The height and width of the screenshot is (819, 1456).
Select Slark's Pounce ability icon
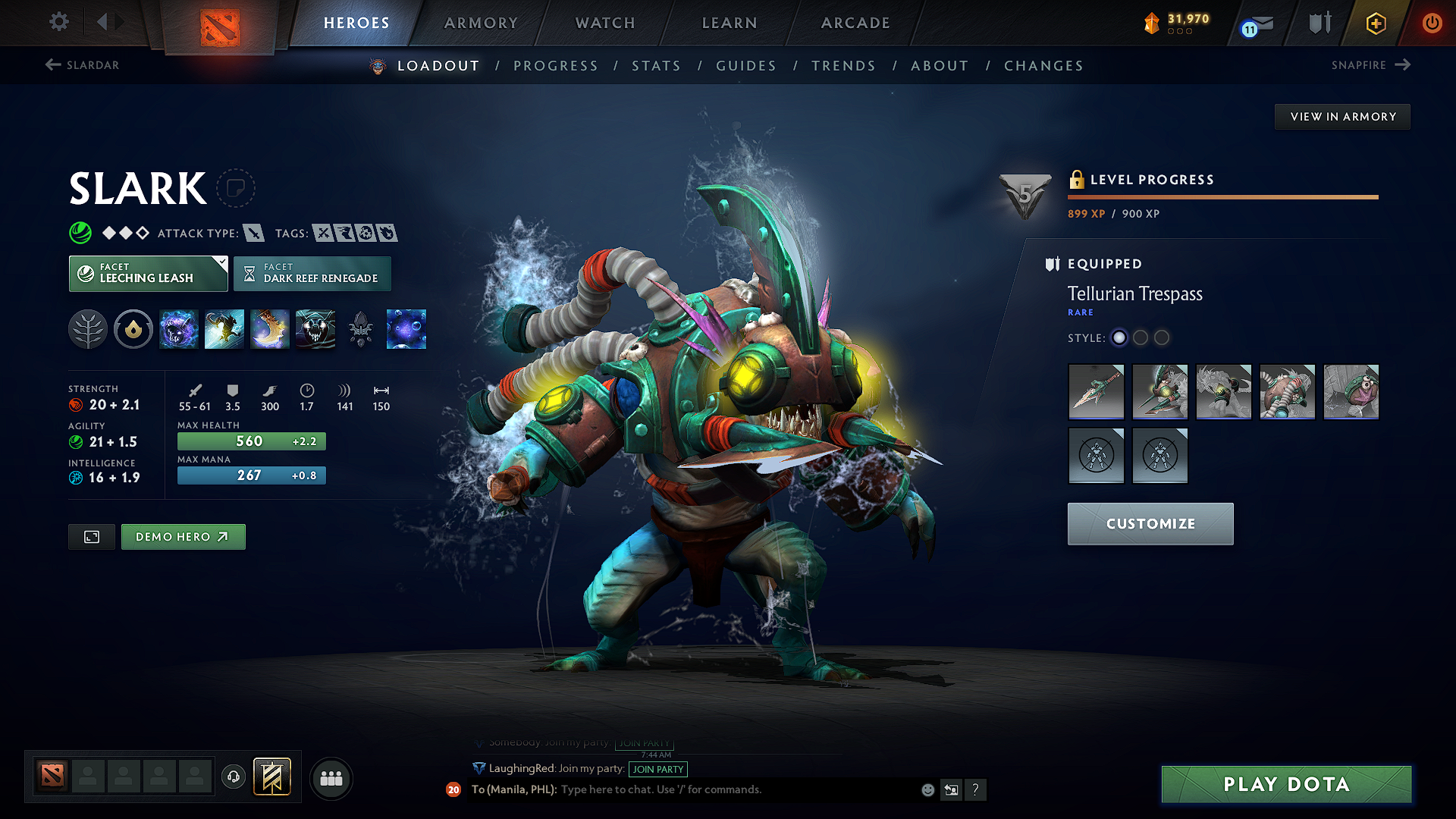(224, 328)
